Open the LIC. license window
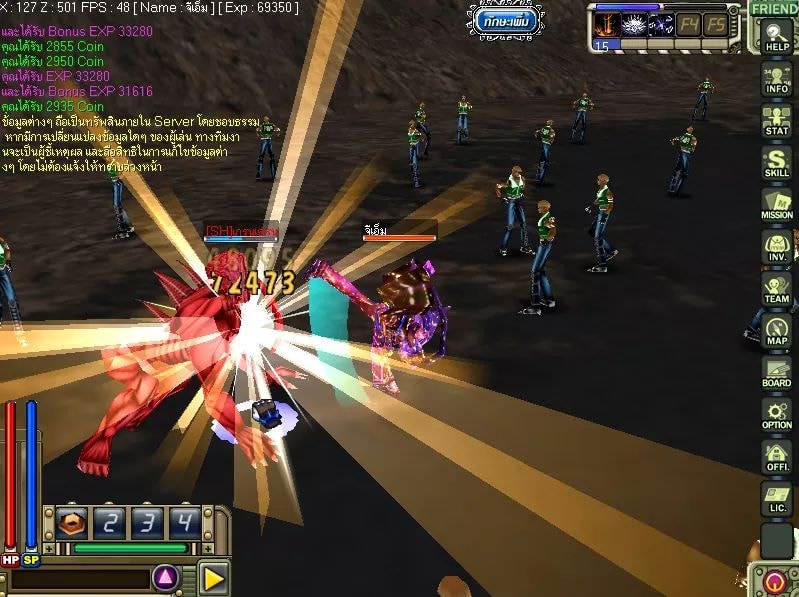Viewport: 799px width, 597px height. coord(776,498)
